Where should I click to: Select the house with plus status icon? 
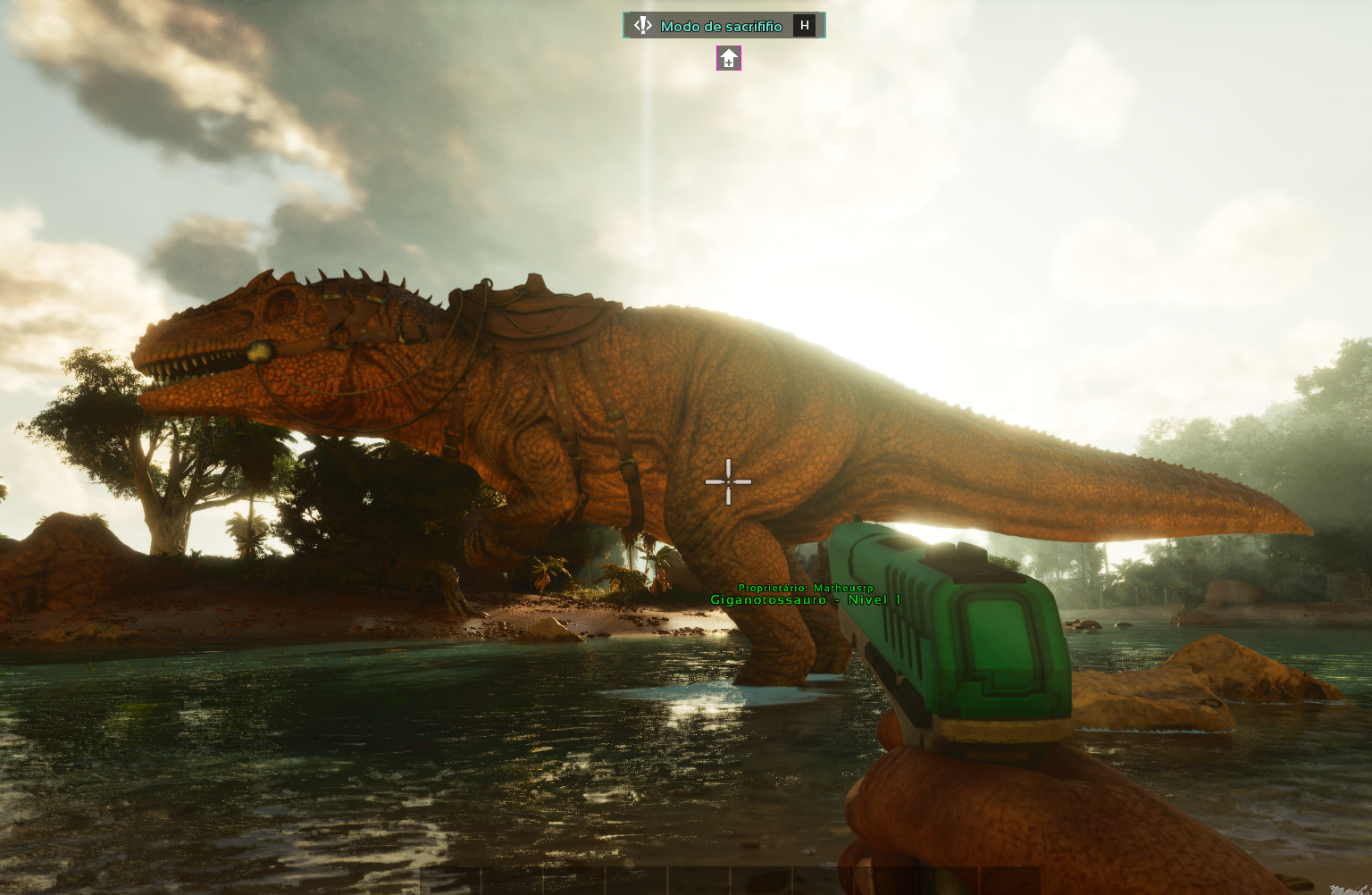click(x=729, y=59)
